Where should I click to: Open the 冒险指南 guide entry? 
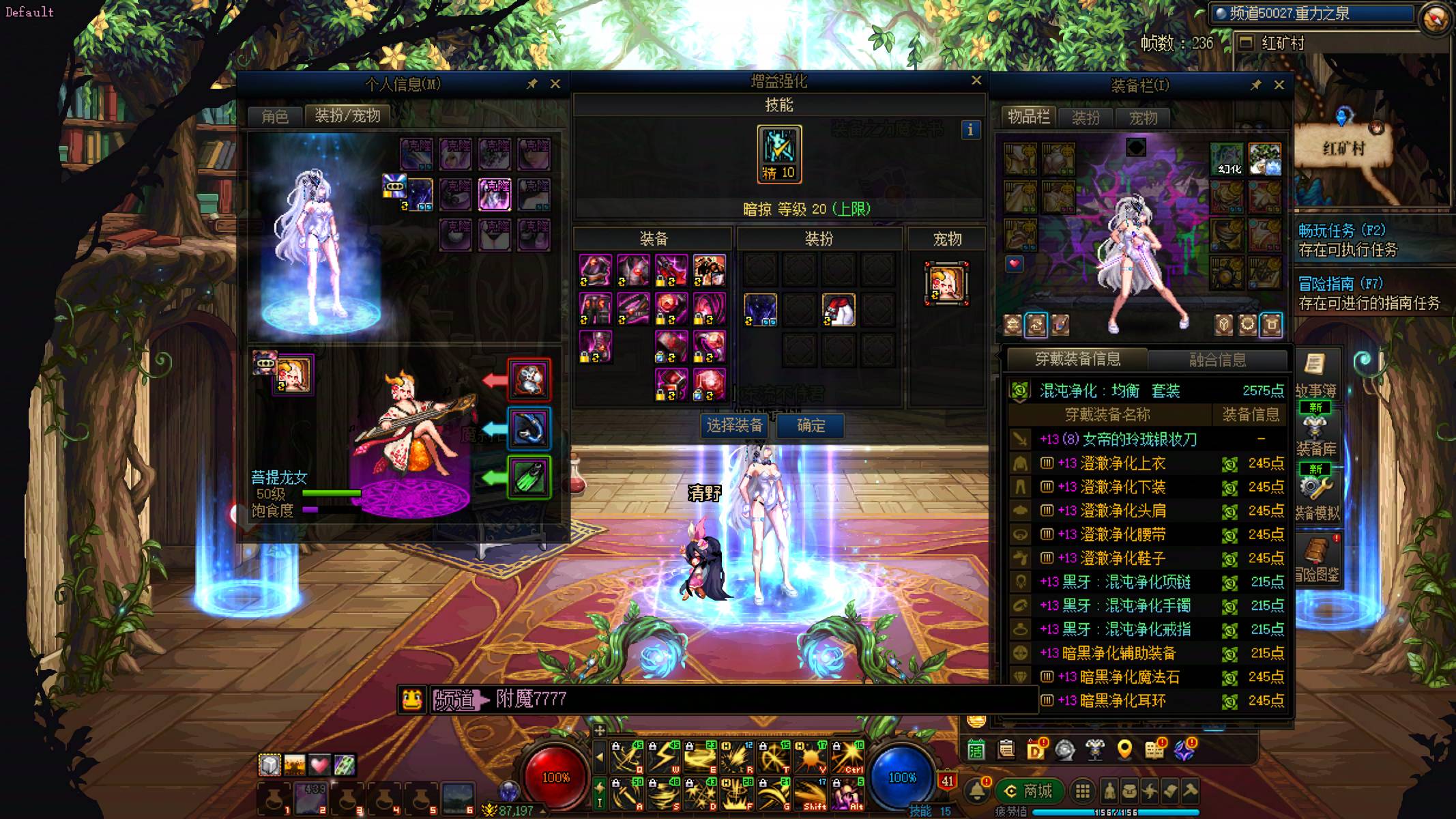point(1340,284)
